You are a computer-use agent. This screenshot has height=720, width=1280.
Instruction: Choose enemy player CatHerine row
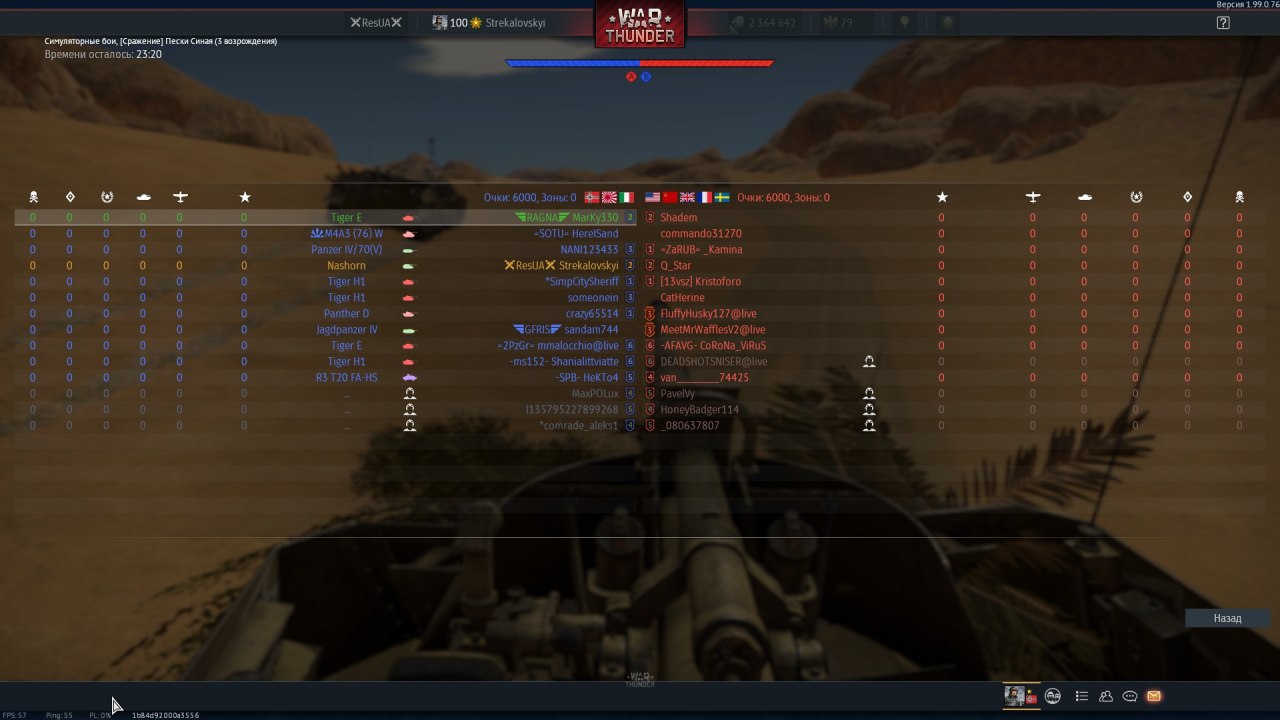682,297
